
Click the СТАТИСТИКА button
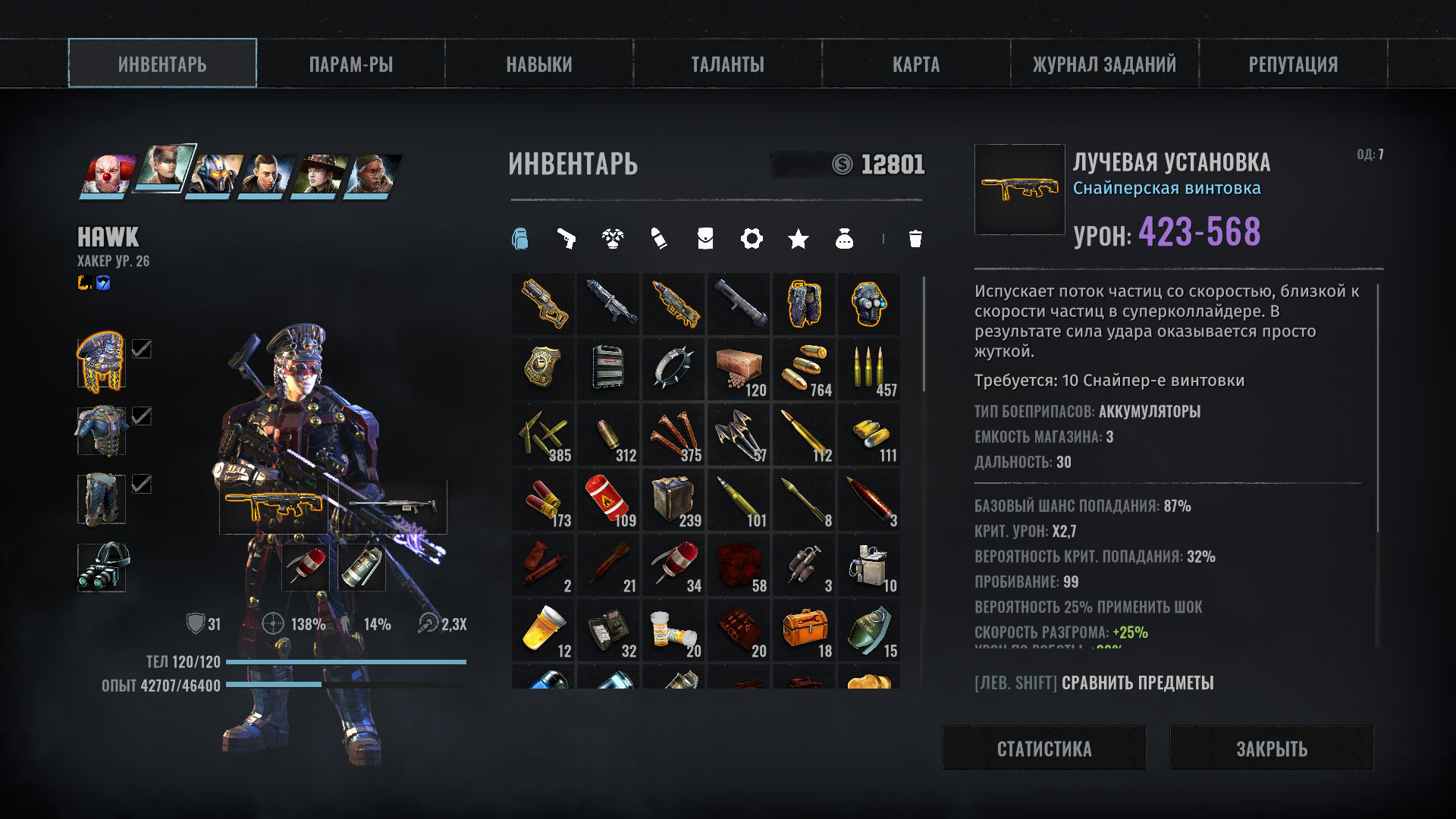(1043, 748)
